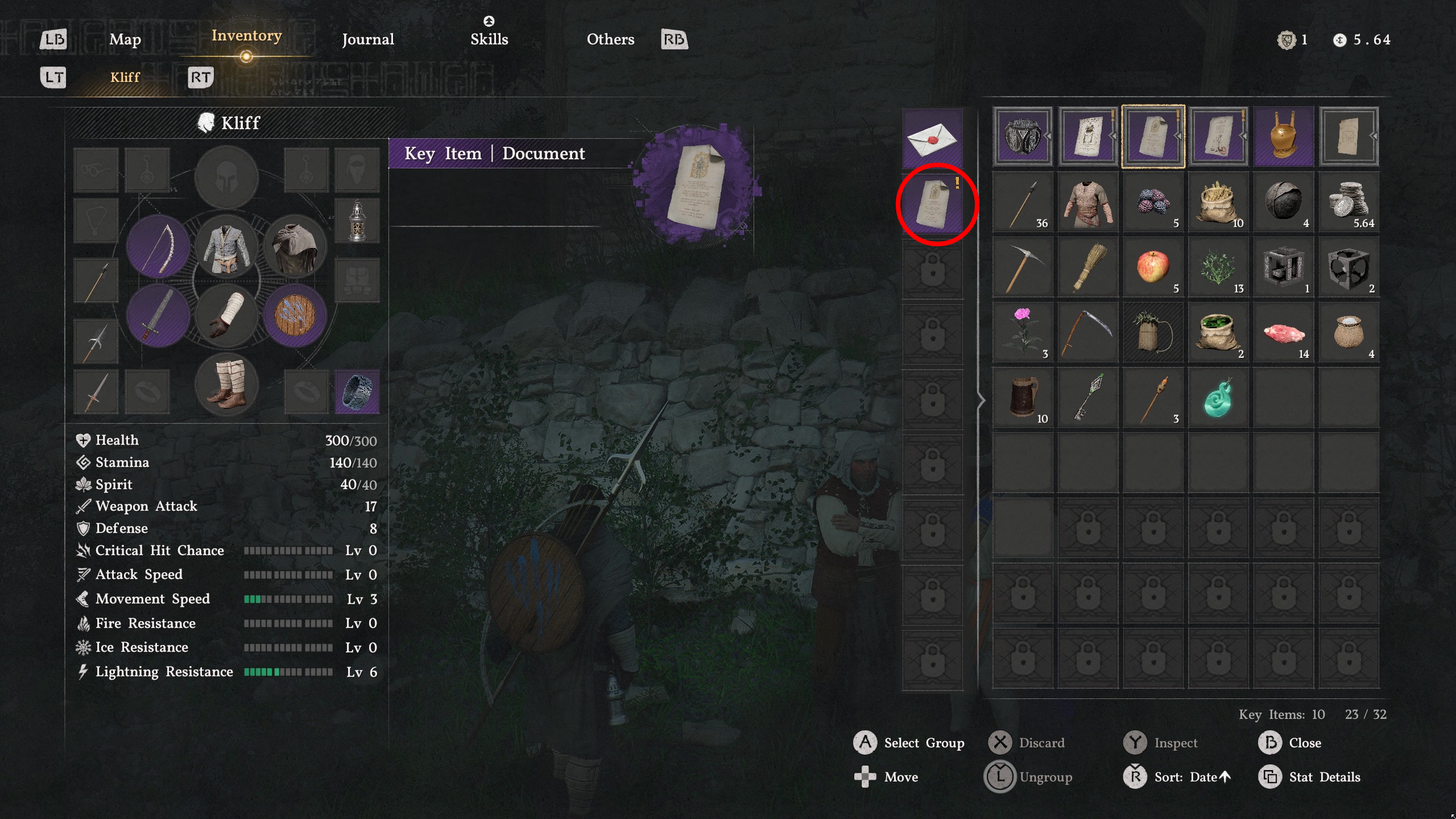1456x819 pixels.
Task: Select the coin pouch showing 5.64
Action: pyautogui.click(x=1349, y=202)
